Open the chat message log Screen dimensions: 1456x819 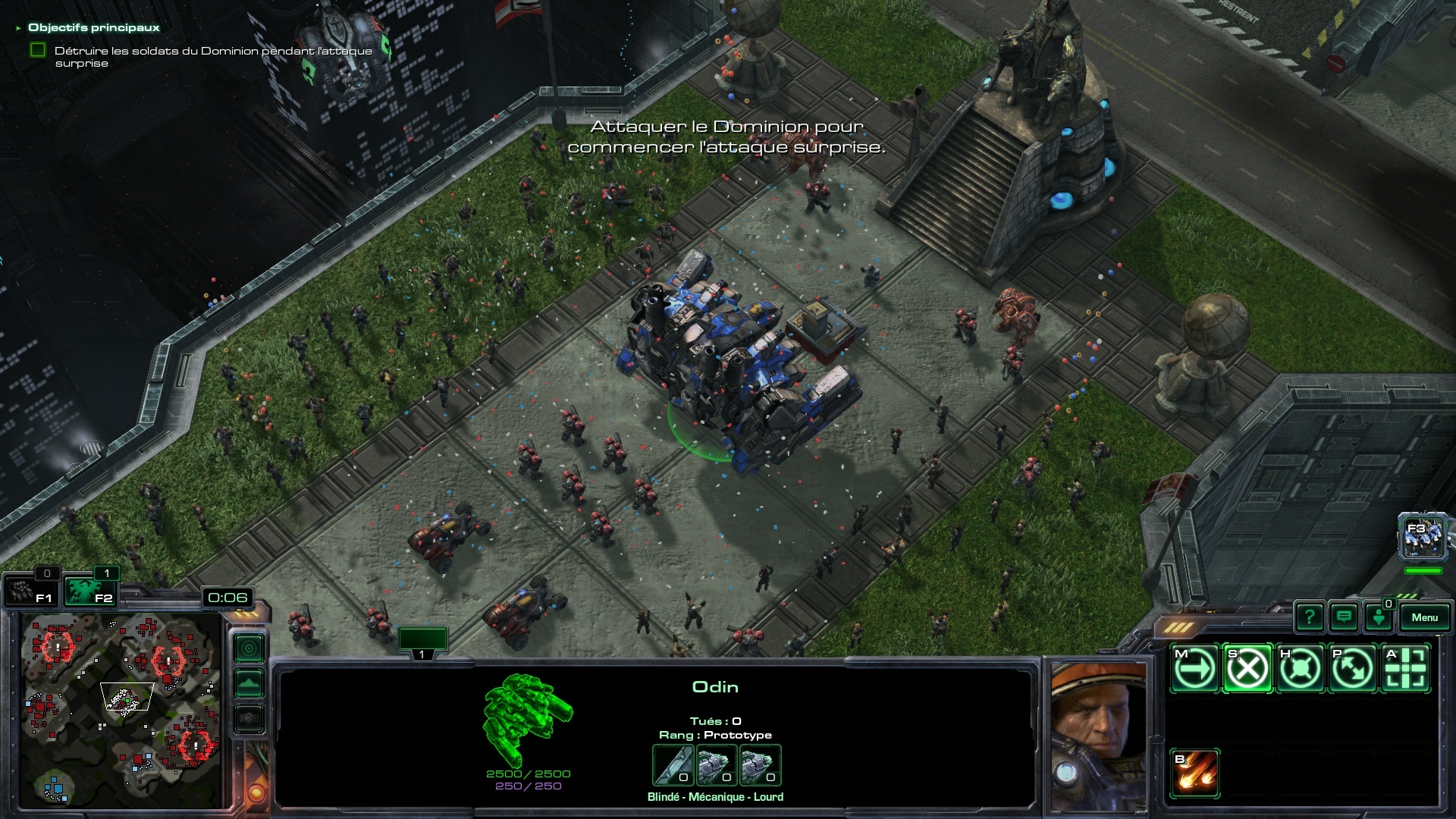1344,617
